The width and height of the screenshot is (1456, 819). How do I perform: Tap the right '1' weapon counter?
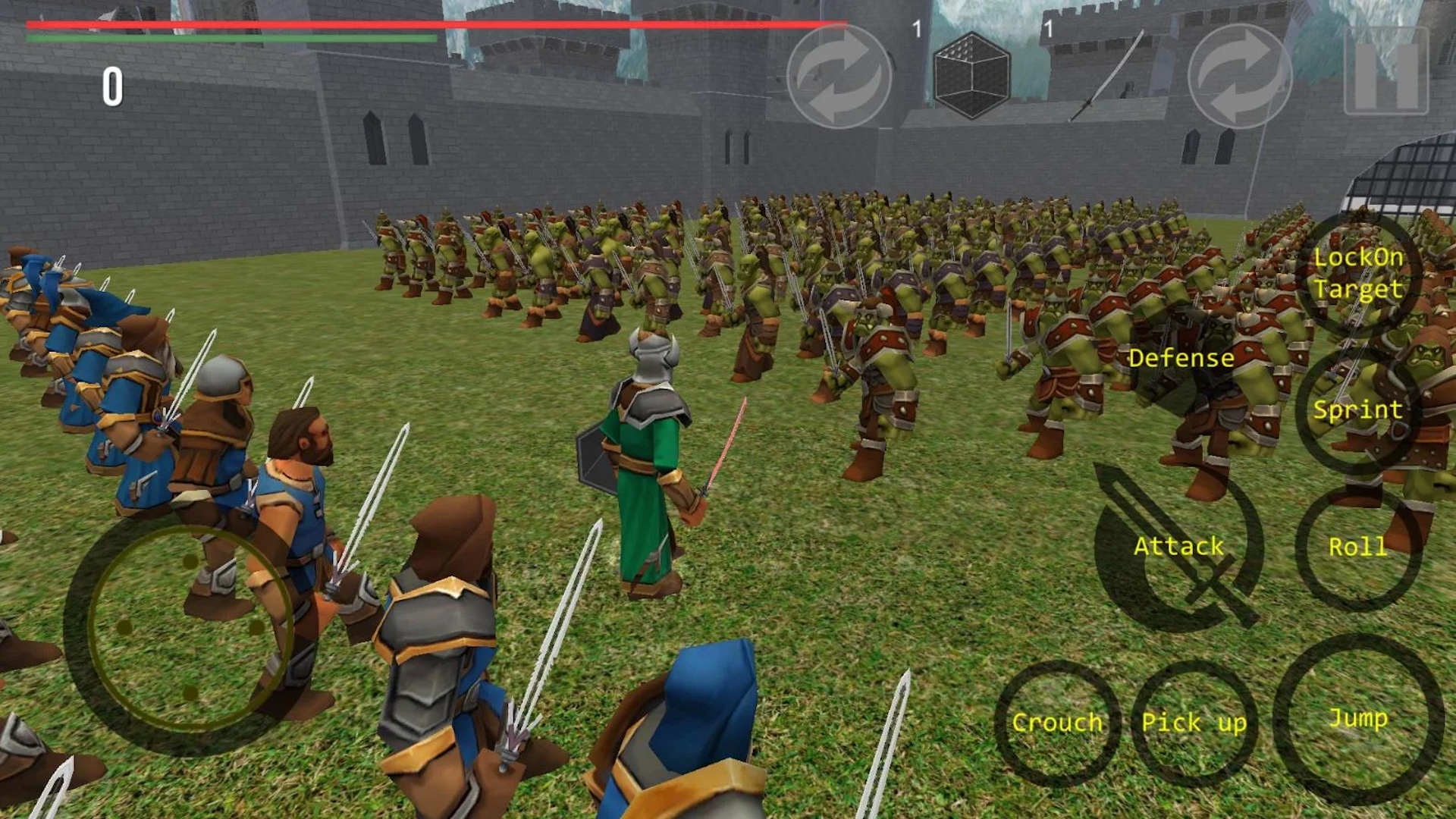[1049, 27]
